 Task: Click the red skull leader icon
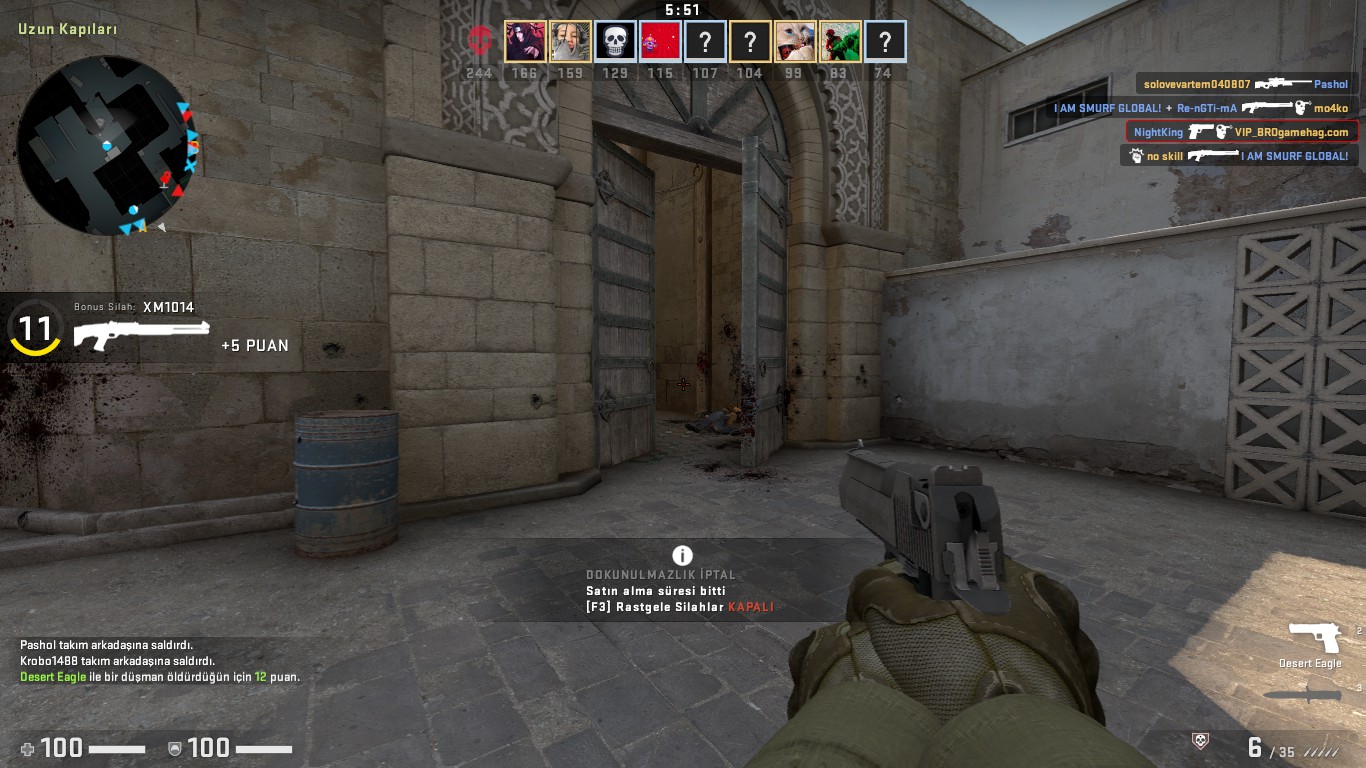[480, 41]
